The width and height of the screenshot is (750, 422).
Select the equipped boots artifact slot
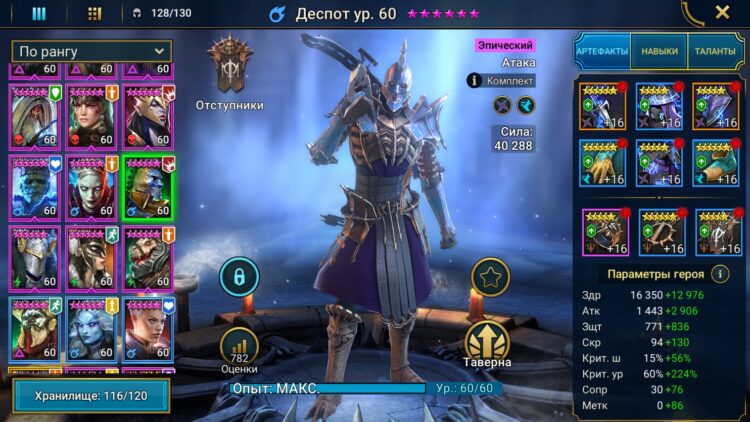[718, 163]
